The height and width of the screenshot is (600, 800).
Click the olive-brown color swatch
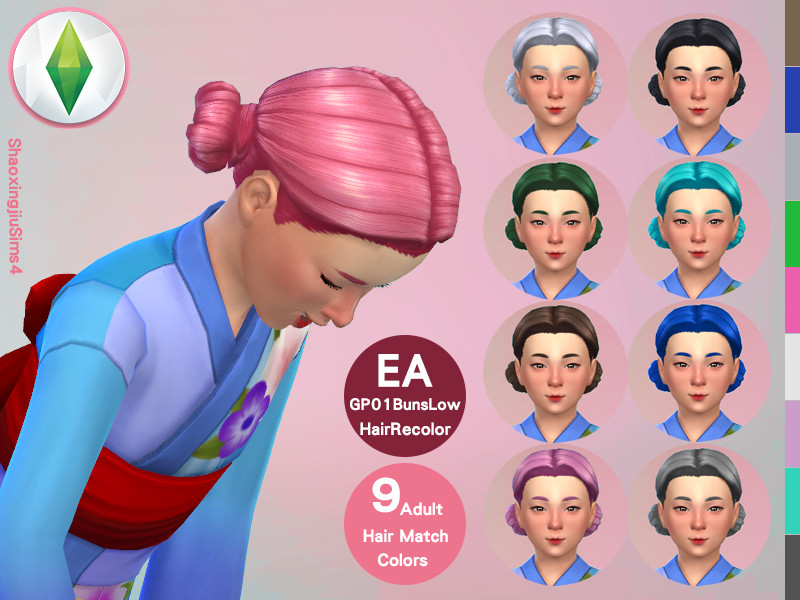pos(792,33)
